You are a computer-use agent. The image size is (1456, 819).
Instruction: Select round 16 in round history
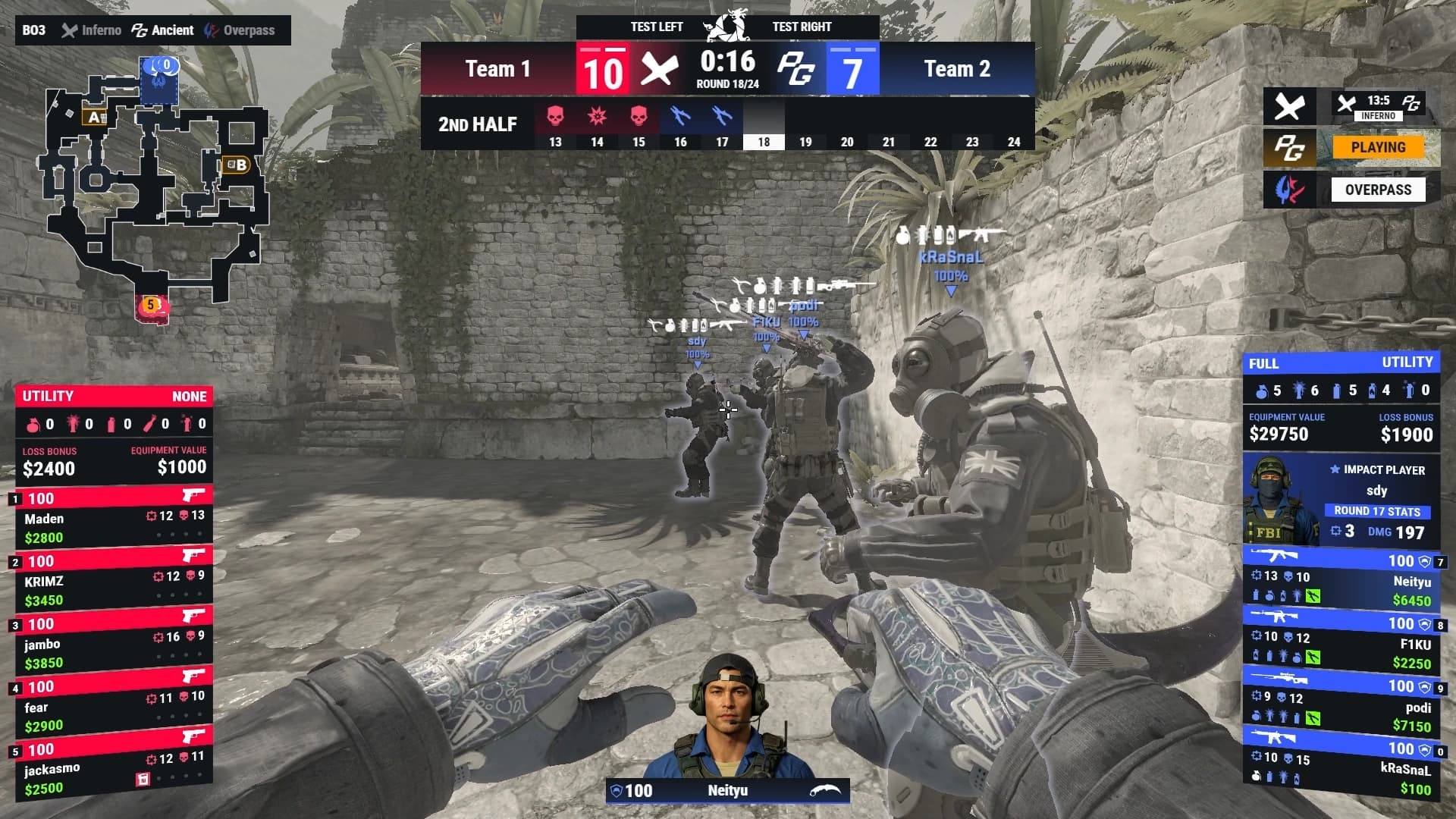(680, 125)
